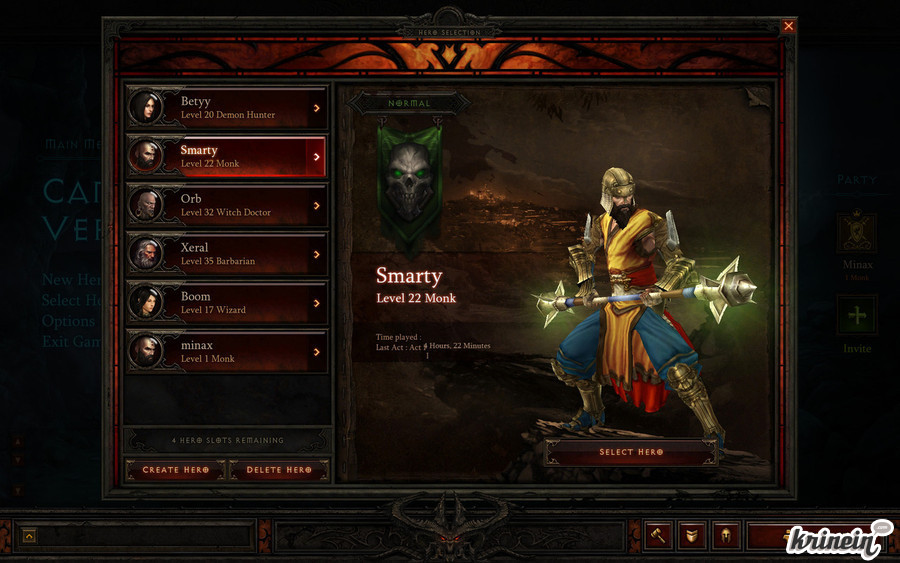The image size is (900, 563).
Task: Close the Hero Selection window
Action: (789, 26)
